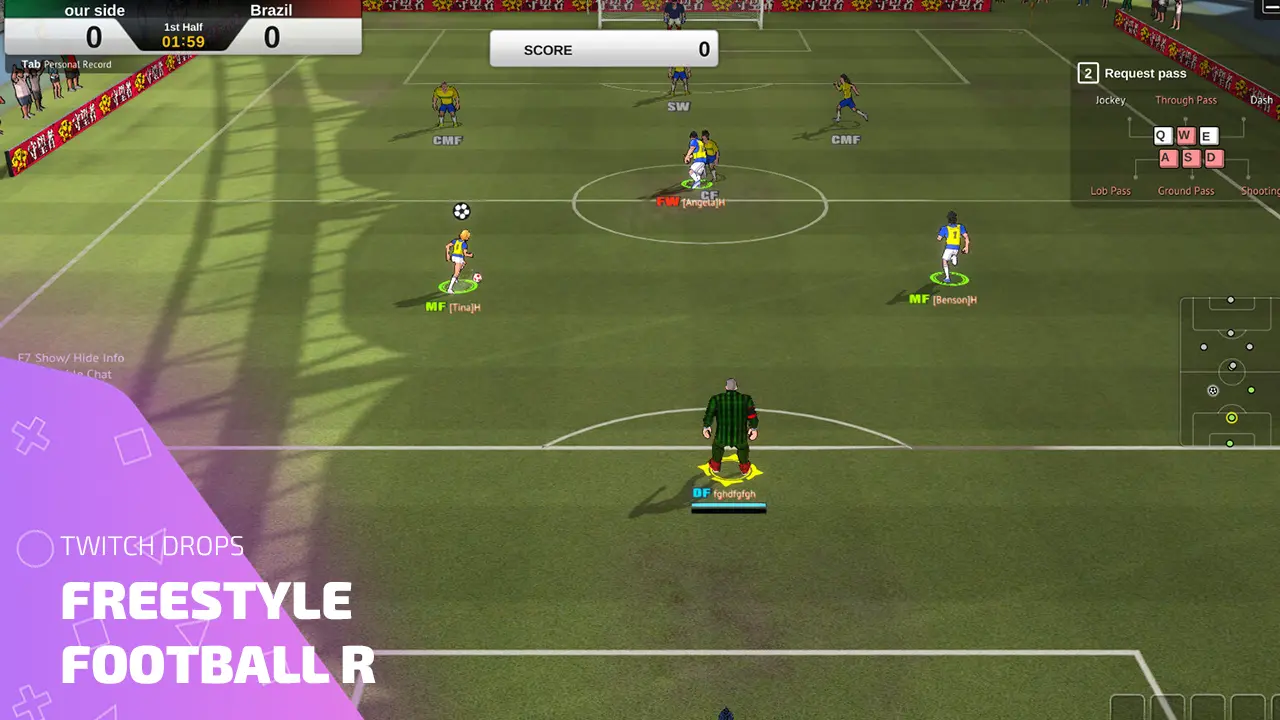Collapse the SCORE display panel

coord(604,49)
